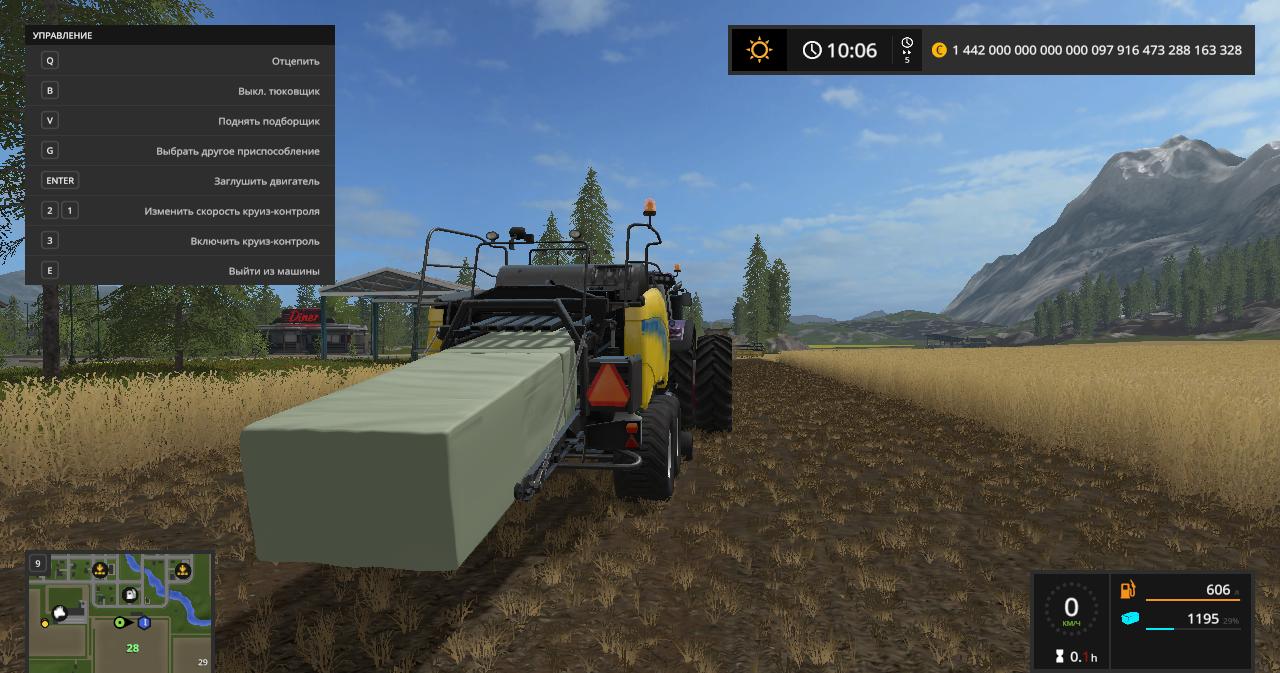Screen dimensions: 1280x673
Task: Select the gas station marker on minimap
Action: click(130, 595)
